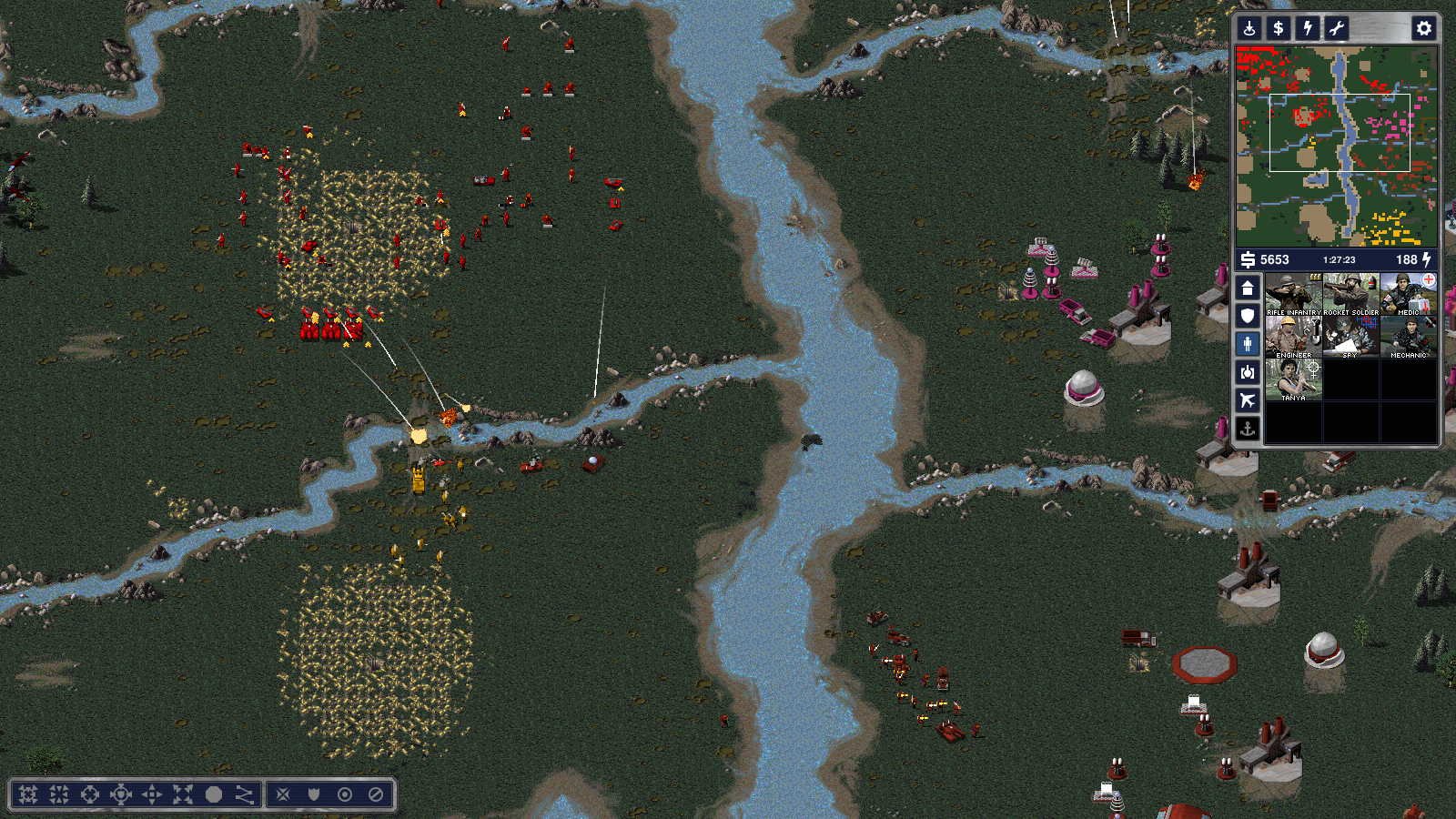Build a Medic from the infantry list

click(x=1408, y=294)
